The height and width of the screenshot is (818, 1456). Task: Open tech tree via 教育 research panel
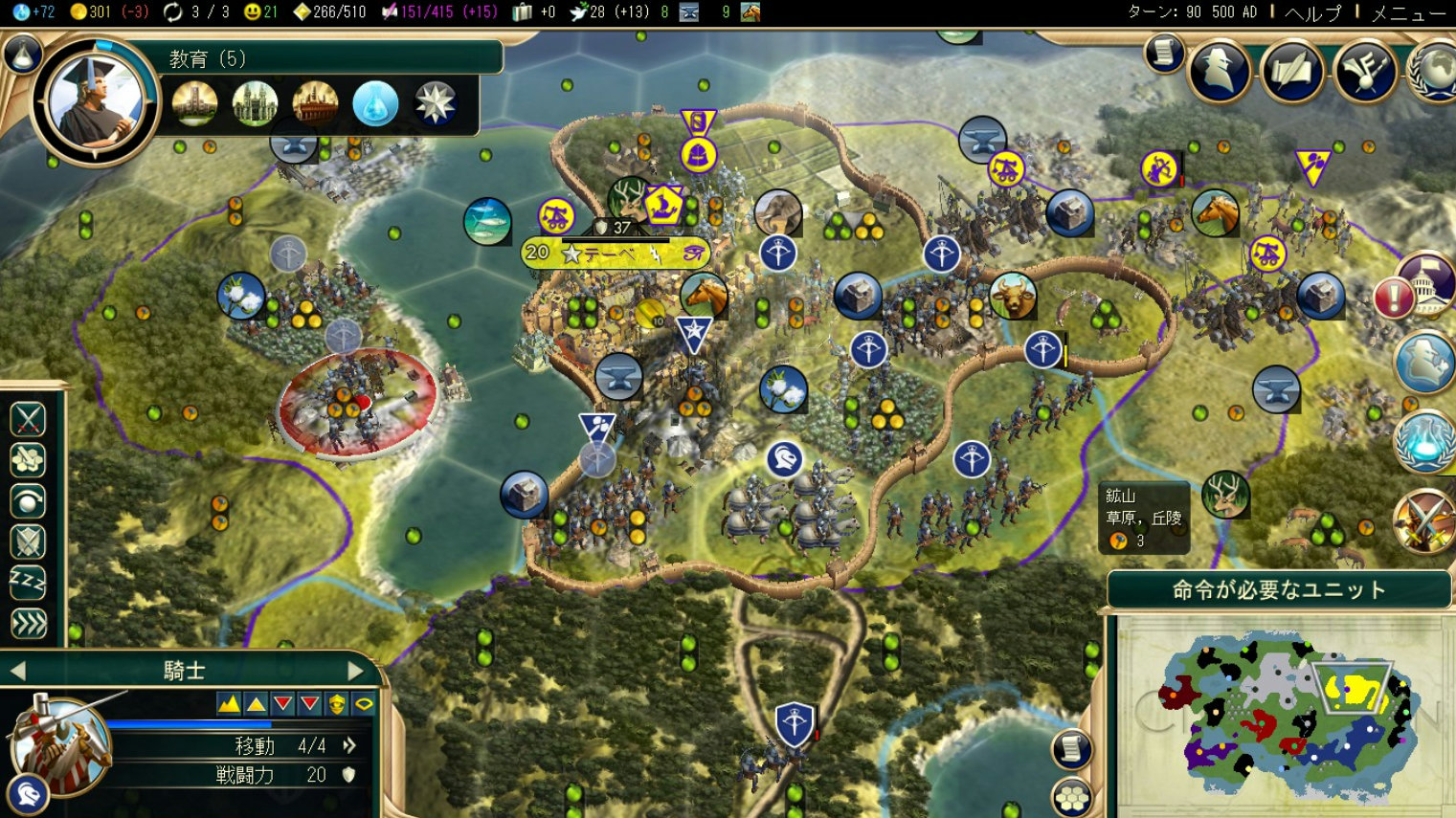[206, 57]
